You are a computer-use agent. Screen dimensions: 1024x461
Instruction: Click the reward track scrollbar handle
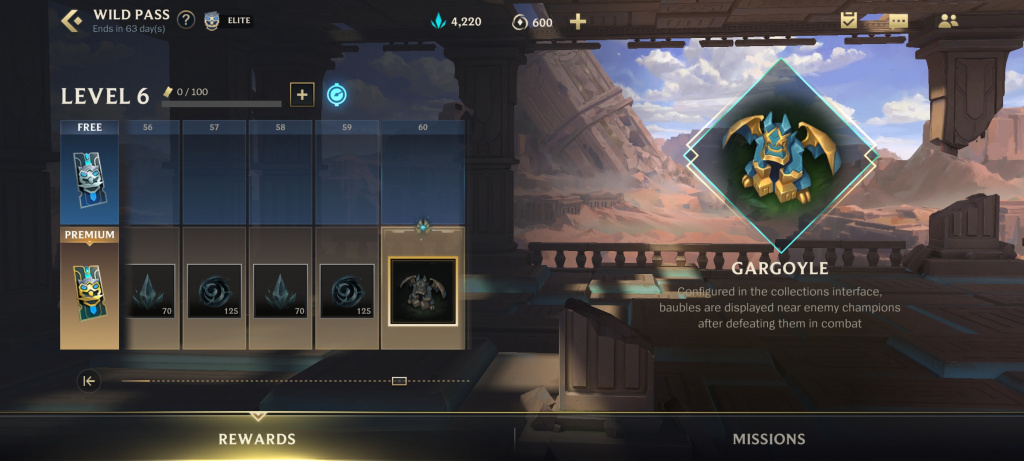[399, 381]
